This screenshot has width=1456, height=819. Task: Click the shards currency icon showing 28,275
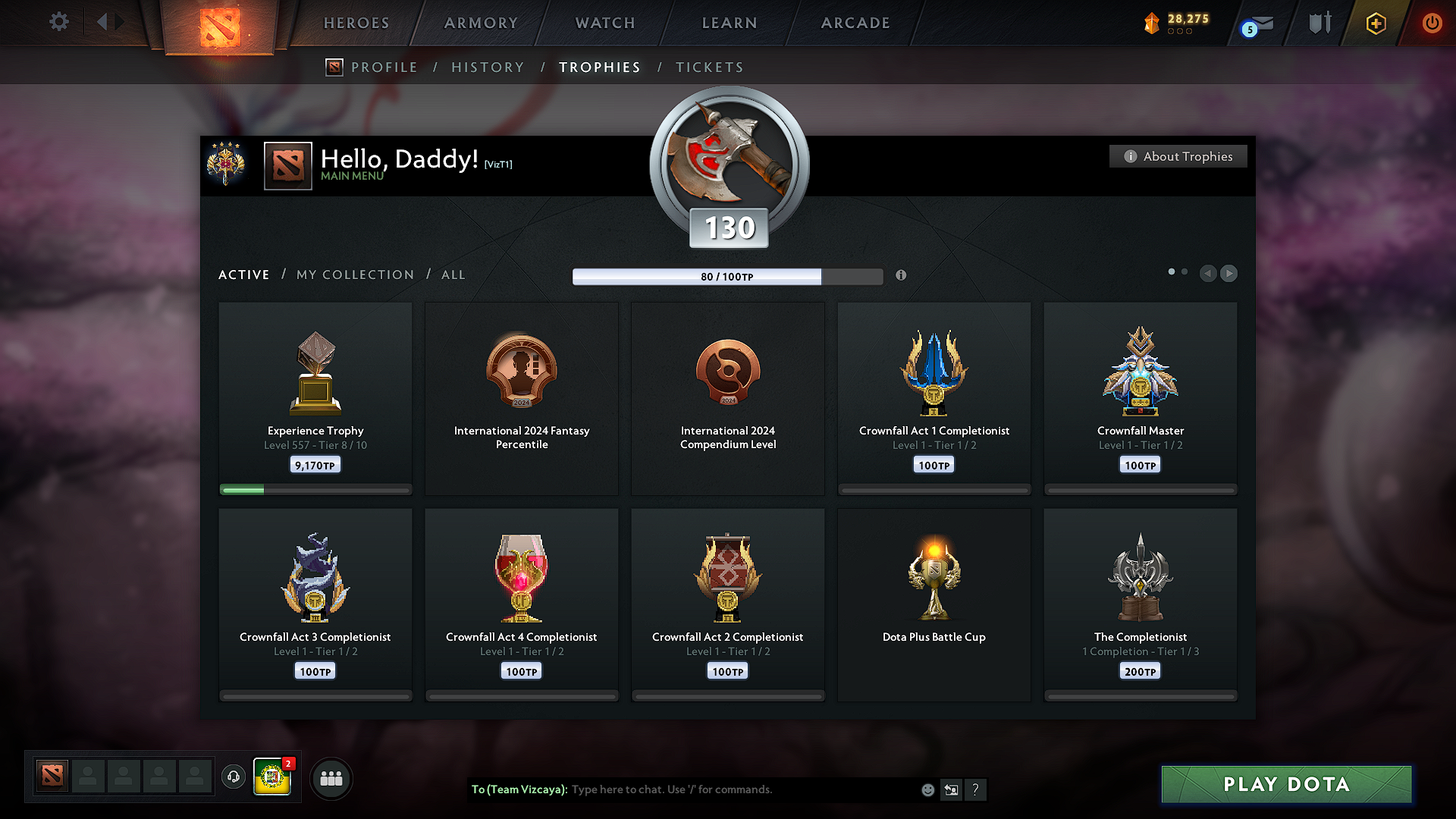click(1153, 24)
